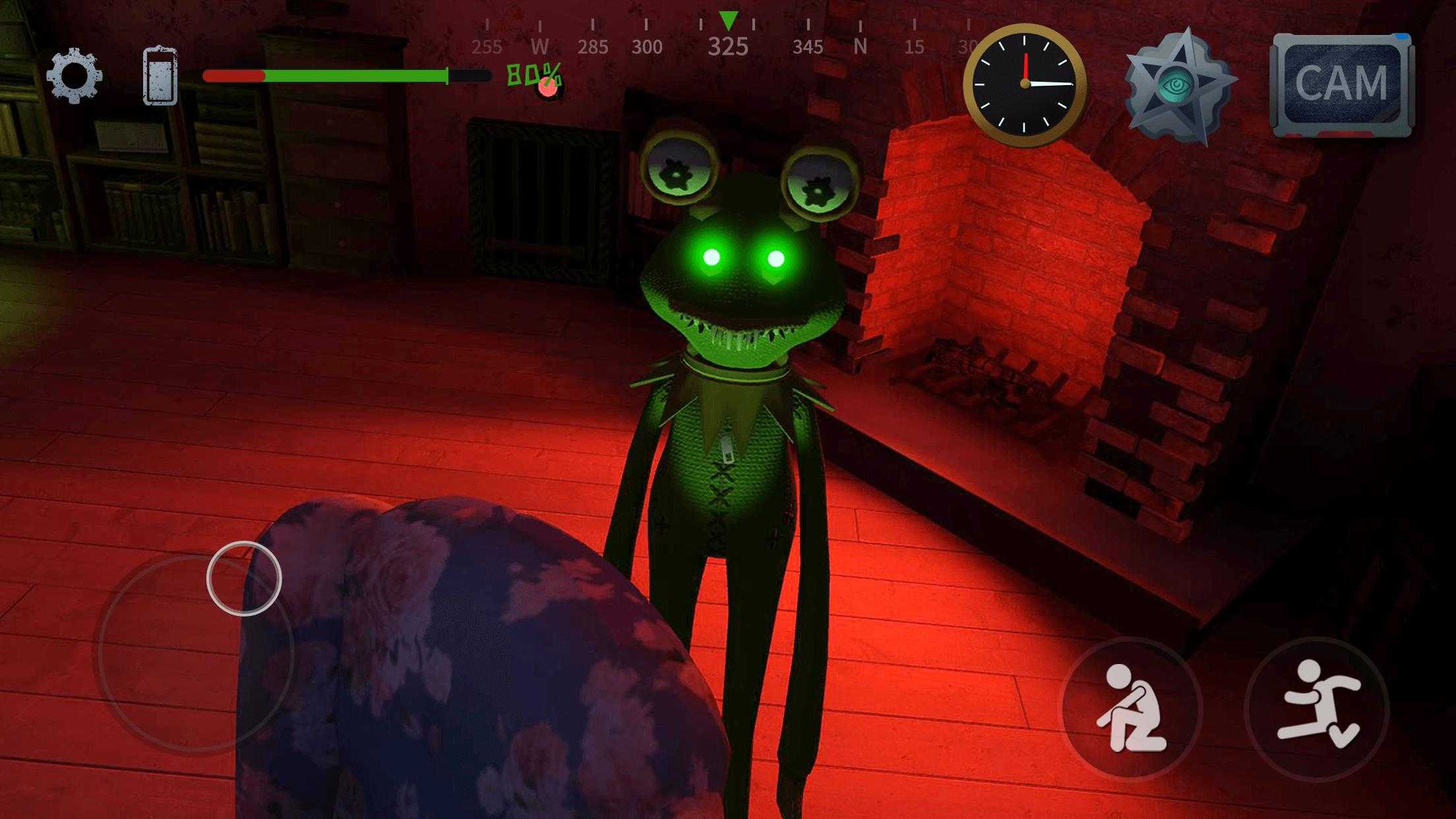Activate the star eye ability badge
Image resolution: width=1456 pixels, height=819 pixels.
[1178, 86]
